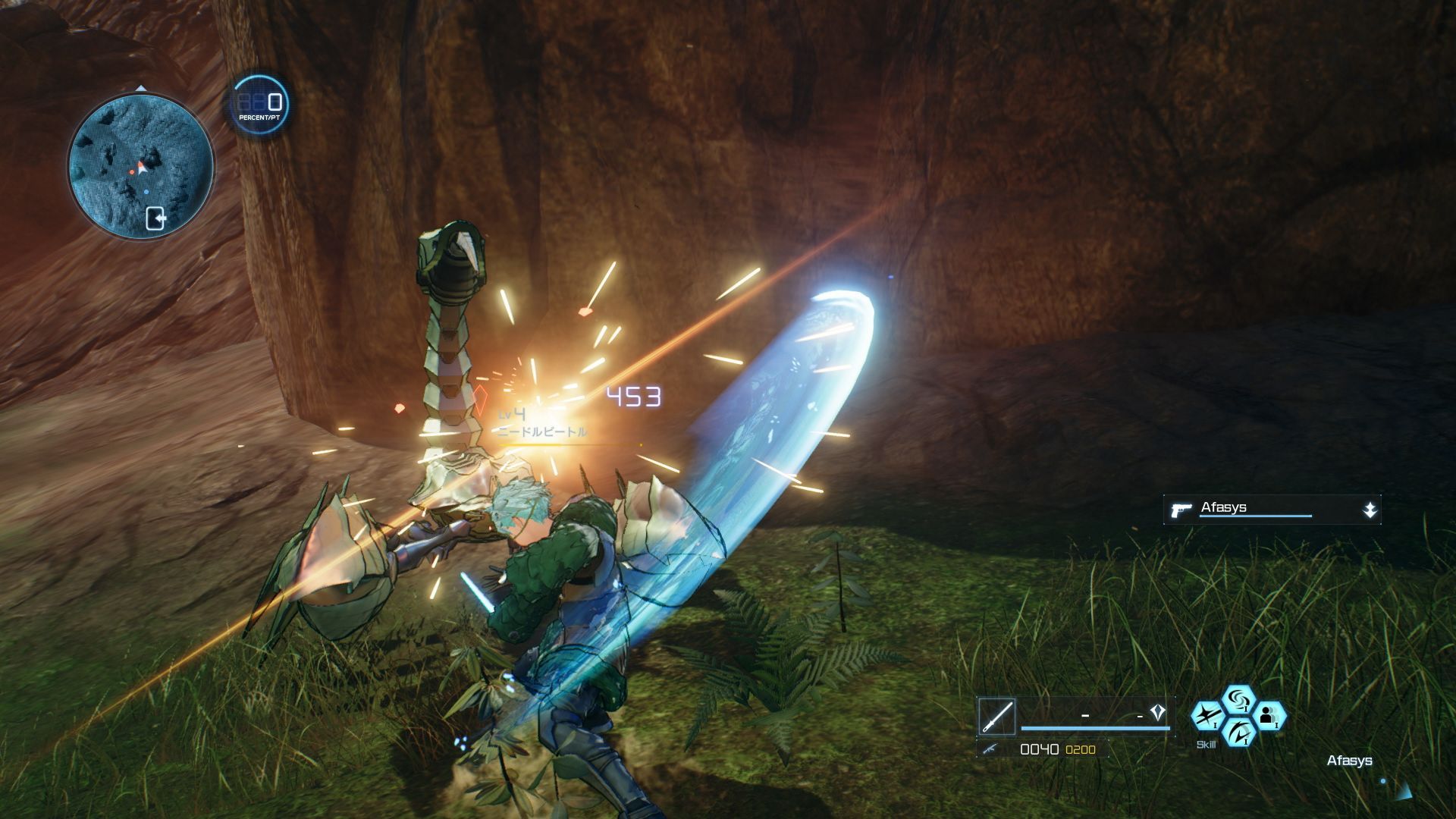Toggle the PERCENT/PT gauge display
Screen dimensions: 1456x819
(x=258, y=104)
